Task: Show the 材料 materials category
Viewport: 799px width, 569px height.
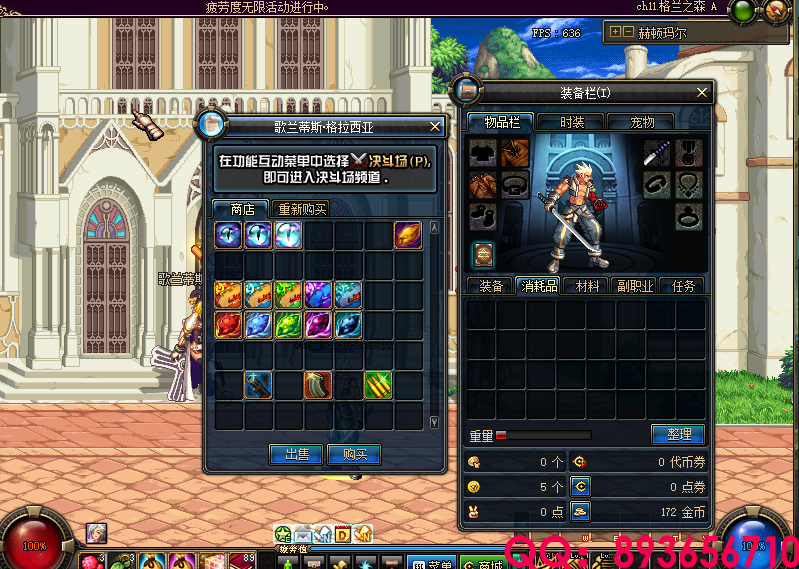Action: 587,286
